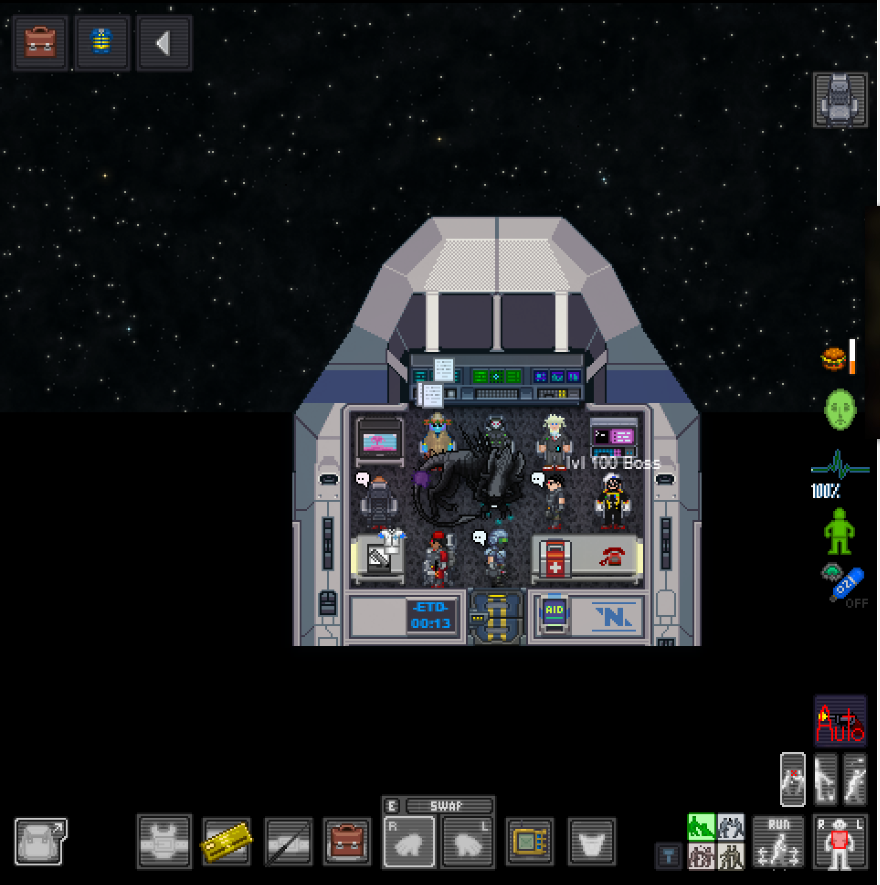Open the briefcase action button at top
Screen dimensions: 880x885
40,43
